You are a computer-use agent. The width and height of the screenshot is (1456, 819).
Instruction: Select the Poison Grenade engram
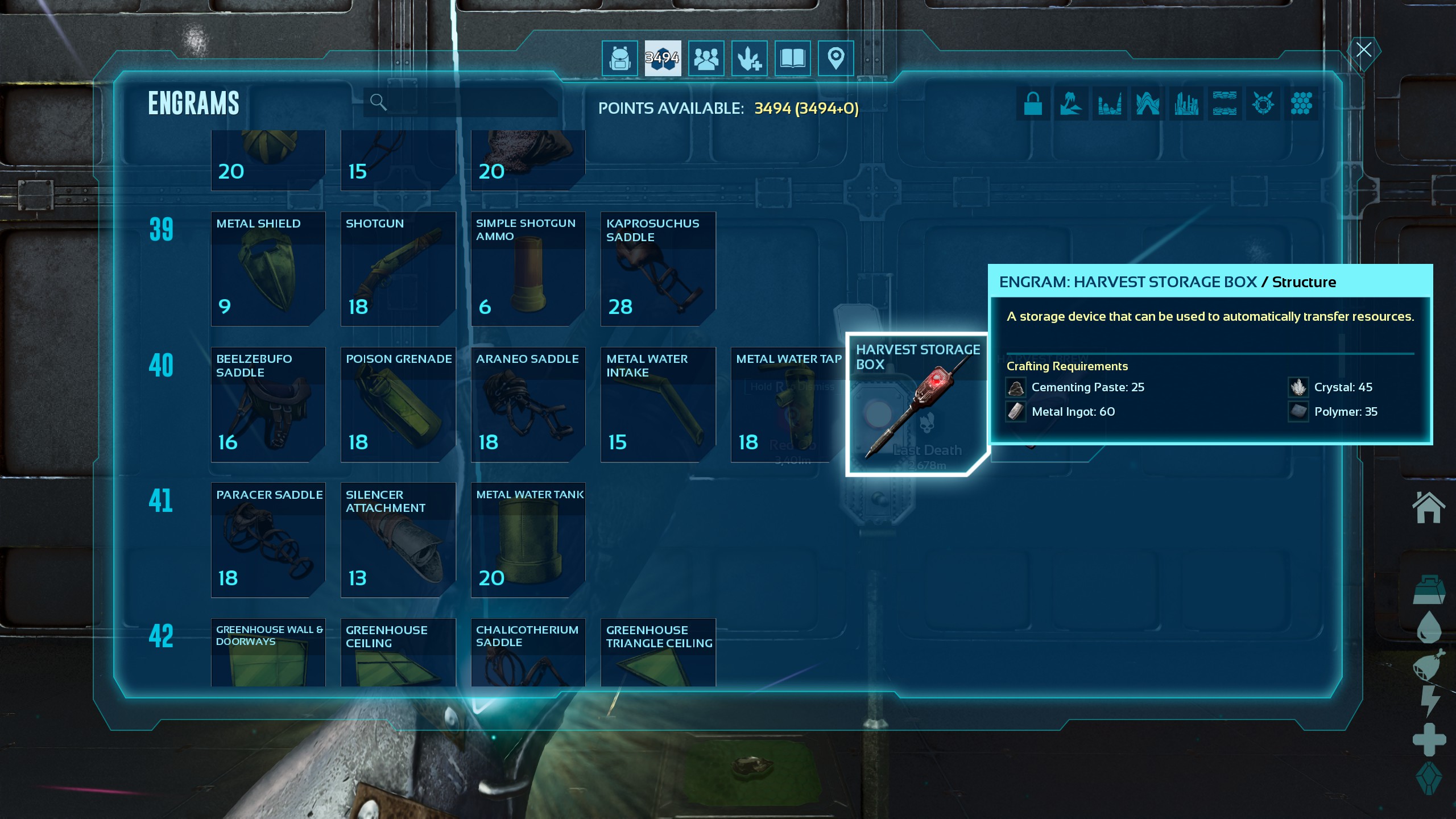[398, 404]
